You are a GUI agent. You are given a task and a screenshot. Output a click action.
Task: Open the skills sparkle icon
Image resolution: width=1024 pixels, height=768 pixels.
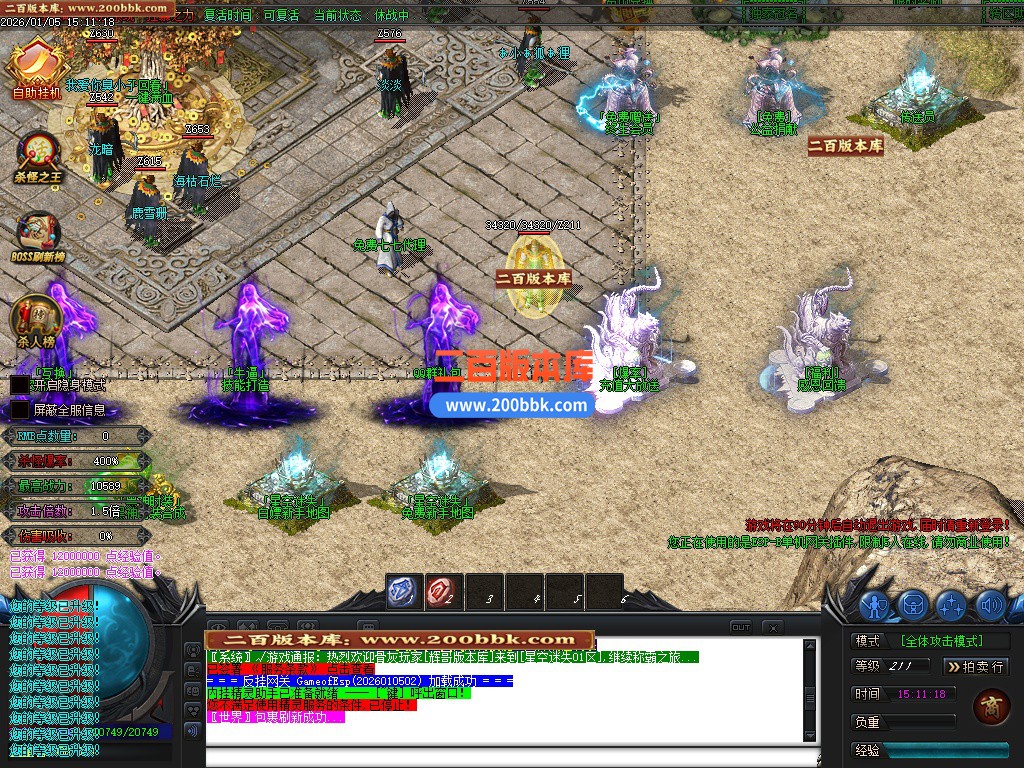tap(951, 605)
